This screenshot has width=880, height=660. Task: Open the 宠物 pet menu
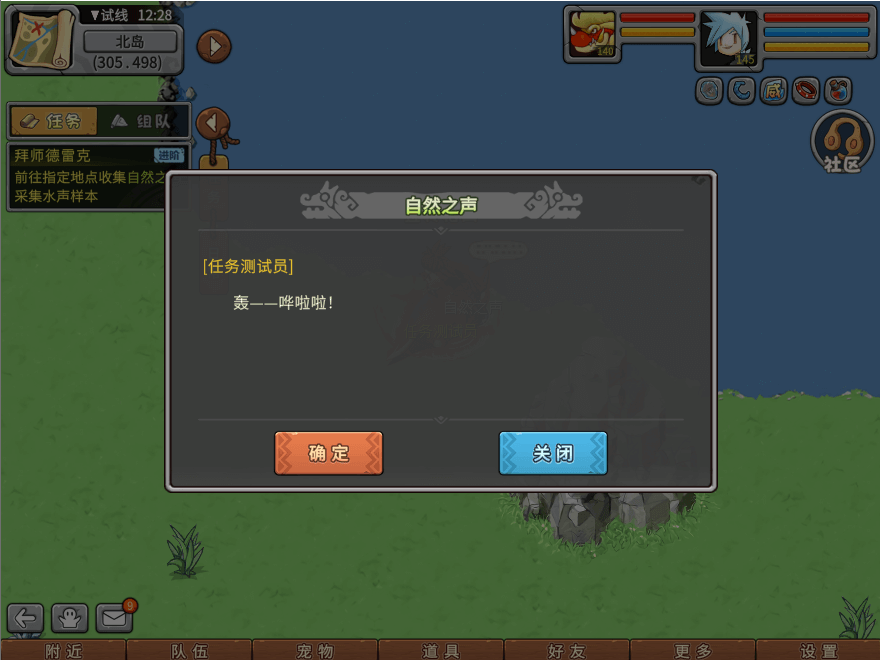pos(315,651)
